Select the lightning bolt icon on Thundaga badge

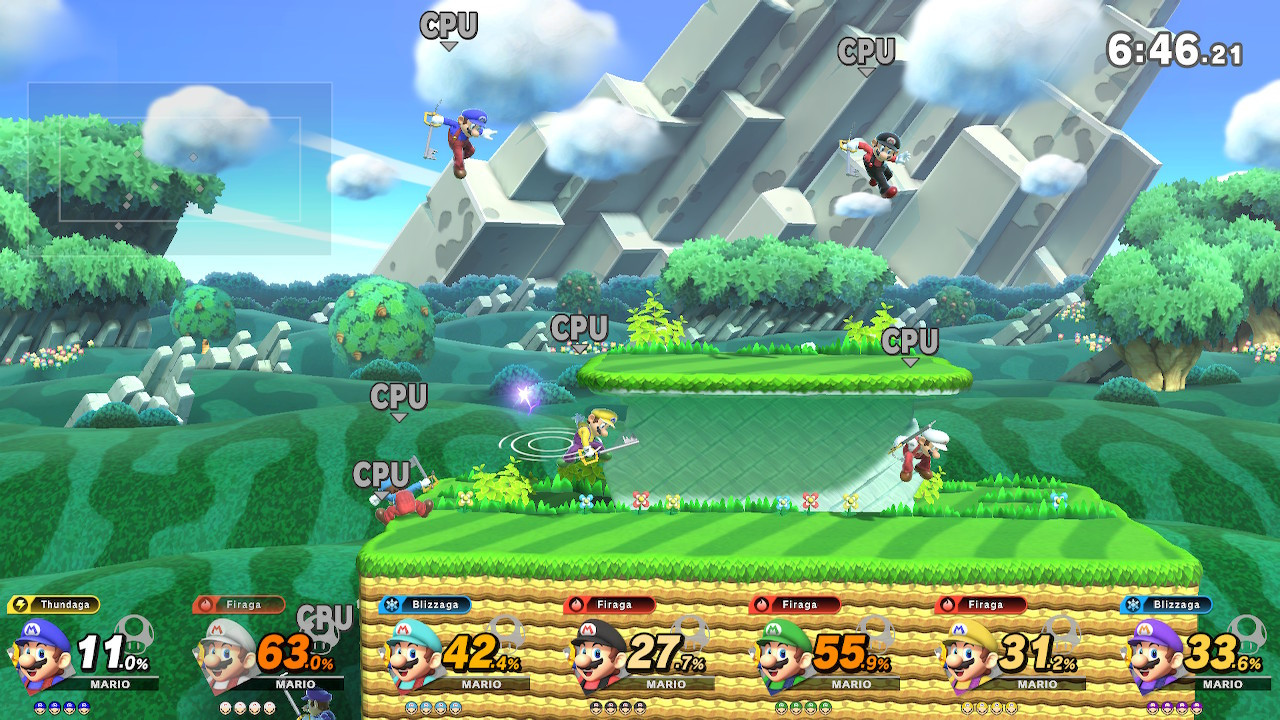point(22,604)
